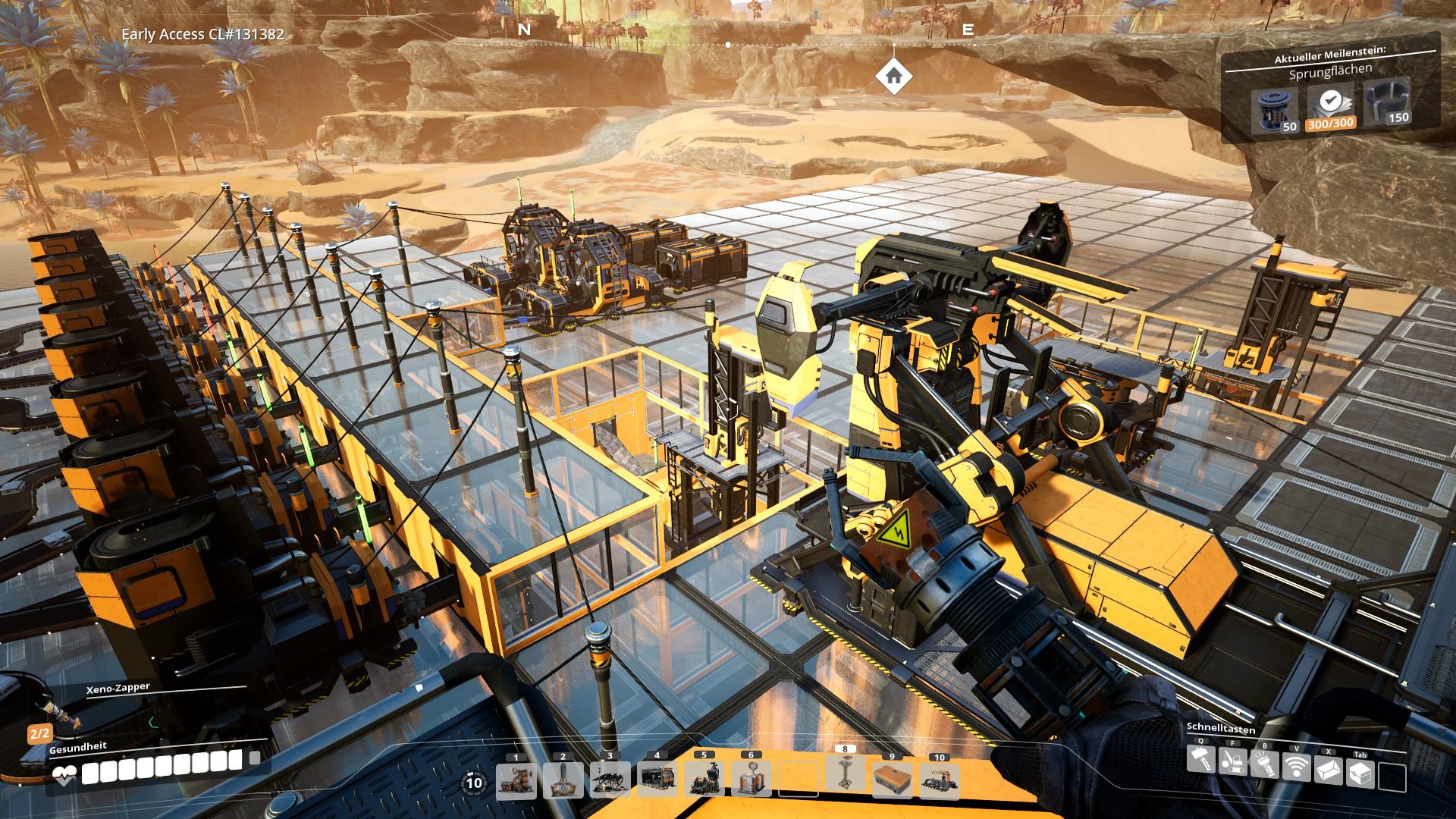This screenshot has height=819, width=1456.
Task: Choose hotbar slot 4 building
Action: pyautogui.click(x=657, y=780)
